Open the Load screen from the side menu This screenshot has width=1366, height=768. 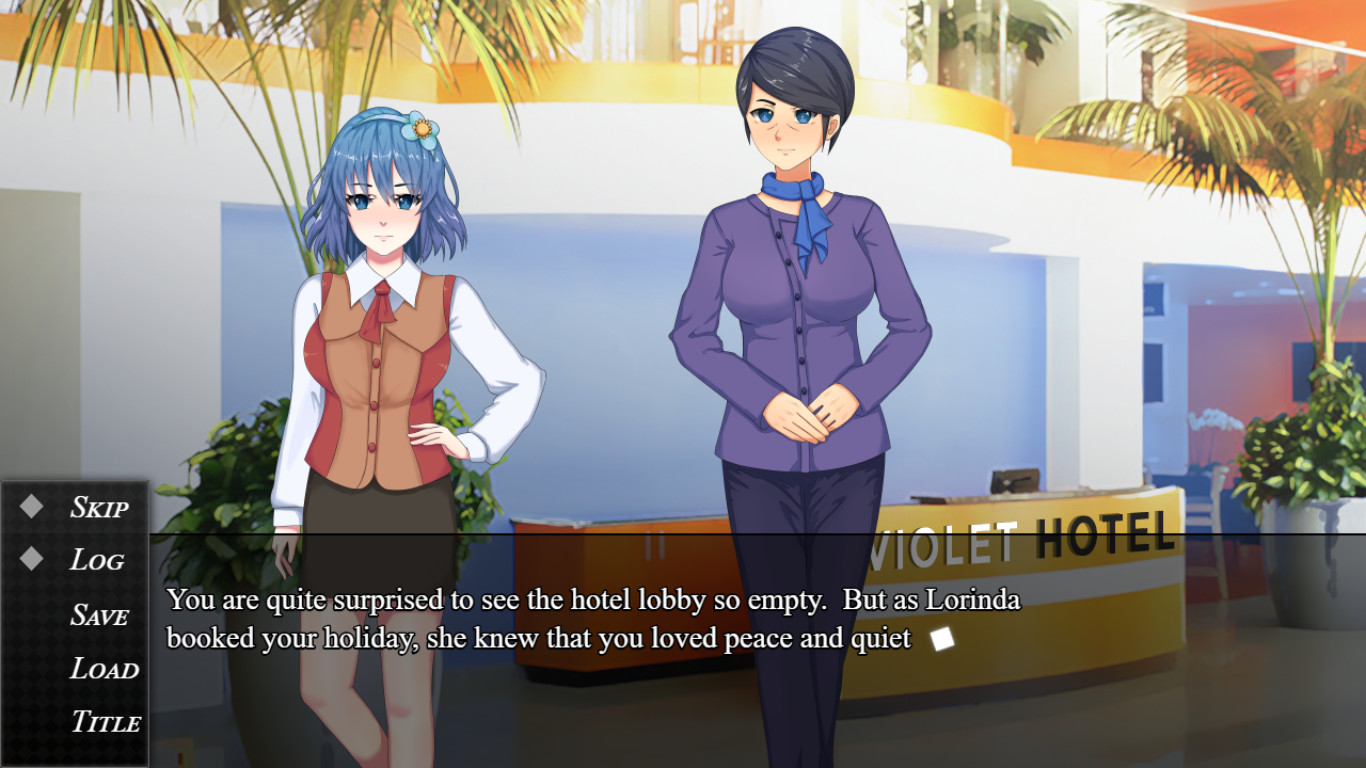point(99,668)
